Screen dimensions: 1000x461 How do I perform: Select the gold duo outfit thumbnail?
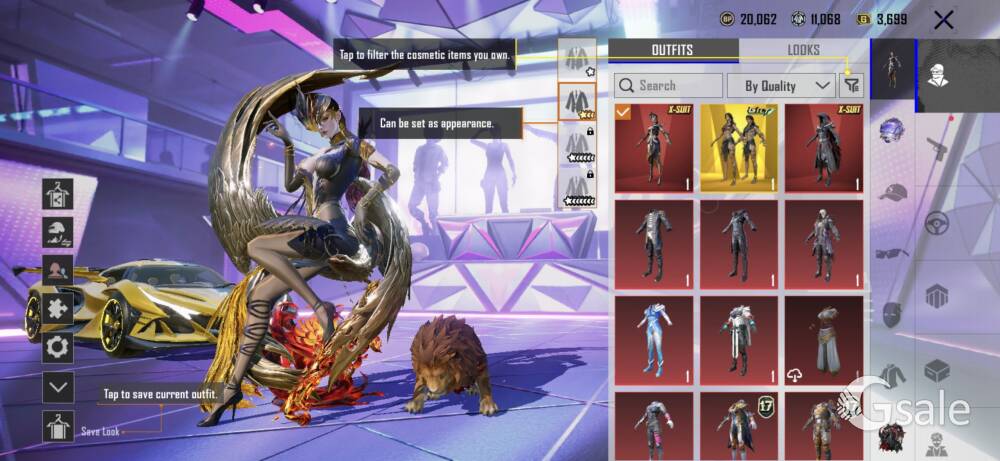click(739, 148)
